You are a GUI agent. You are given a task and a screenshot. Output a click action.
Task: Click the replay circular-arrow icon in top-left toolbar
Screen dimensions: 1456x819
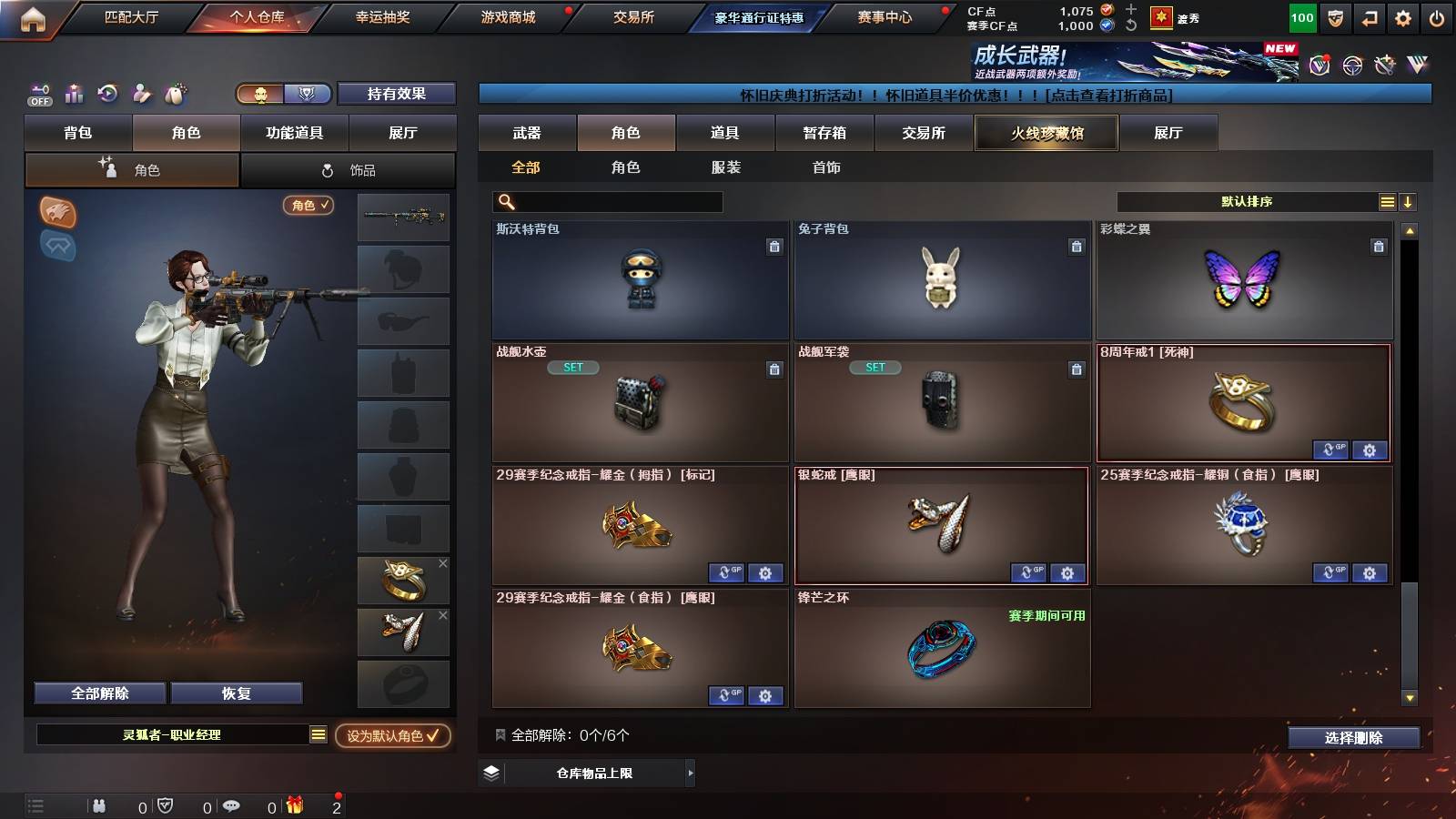point(107,94)
